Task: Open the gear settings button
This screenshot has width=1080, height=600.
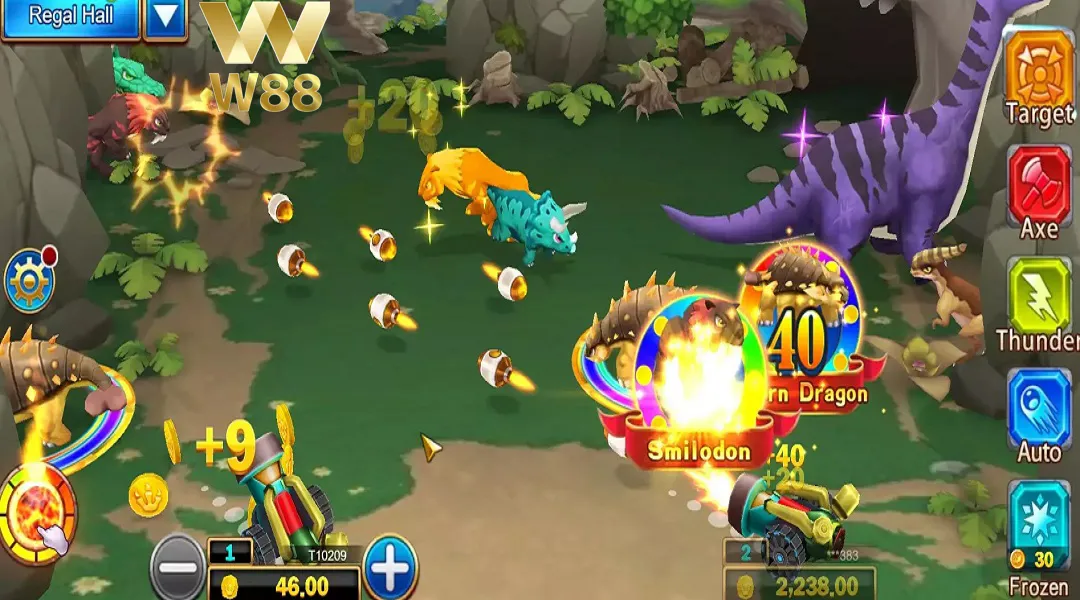Action: click(x=28, y=281)
